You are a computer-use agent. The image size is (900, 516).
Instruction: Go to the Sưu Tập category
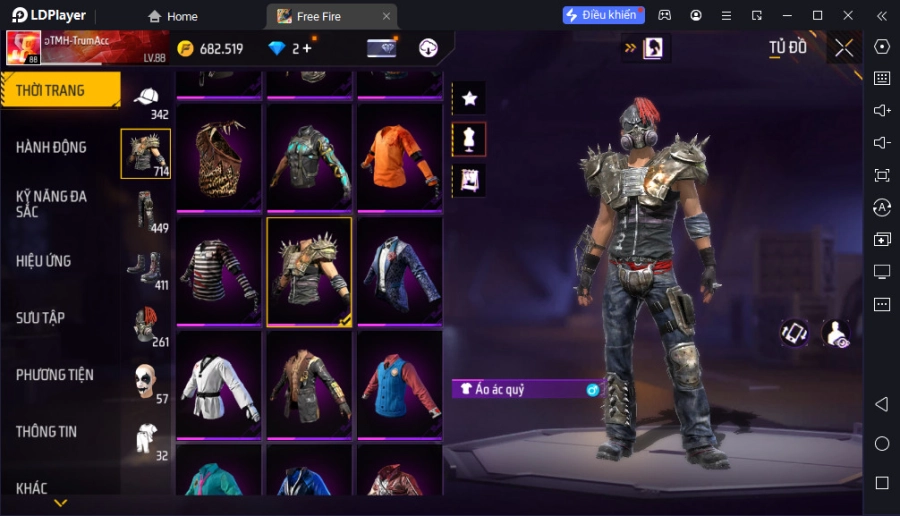41,318
